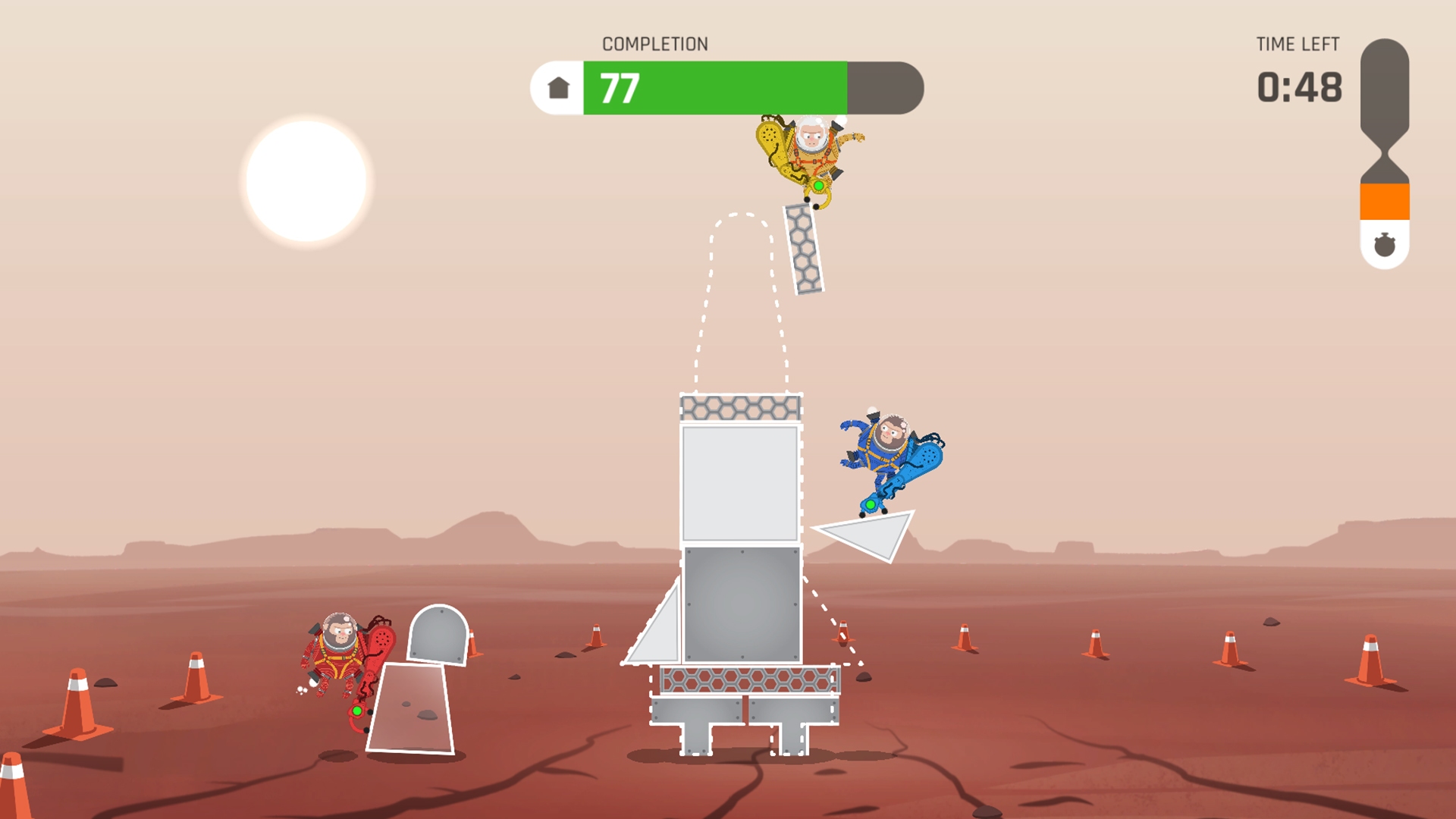Click the house icon beside the completion bar
1456x819 pixels.
[557, 88]
